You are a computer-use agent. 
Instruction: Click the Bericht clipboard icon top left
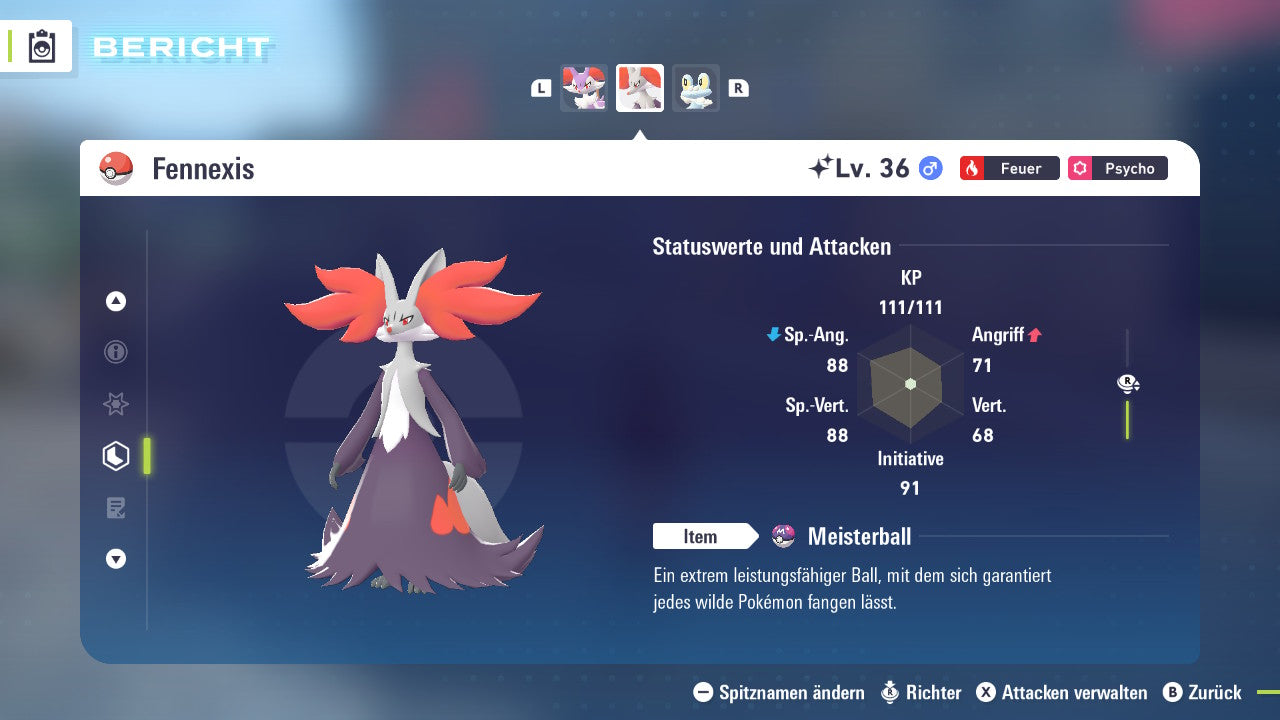42,46
